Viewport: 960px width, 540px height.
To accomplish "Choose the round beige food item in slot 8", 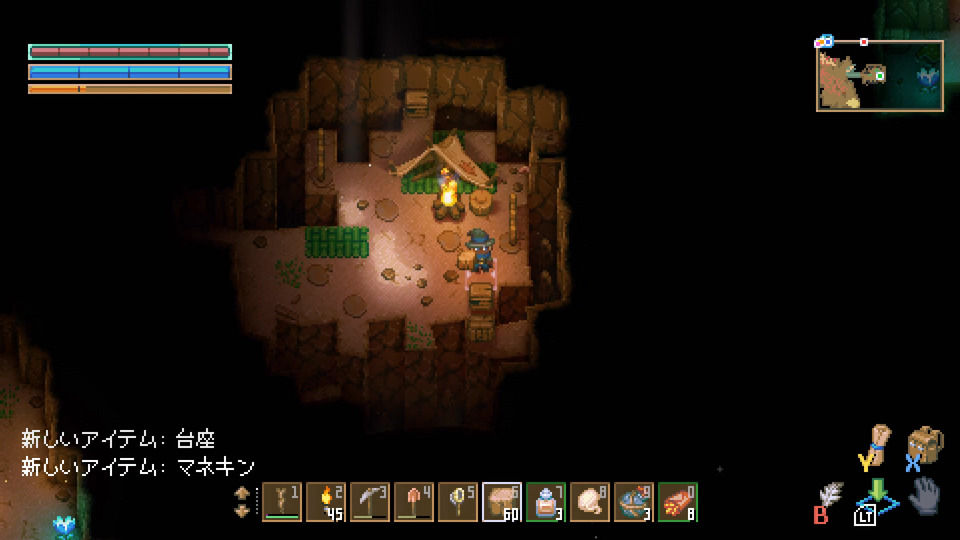I will coord(590,502).
